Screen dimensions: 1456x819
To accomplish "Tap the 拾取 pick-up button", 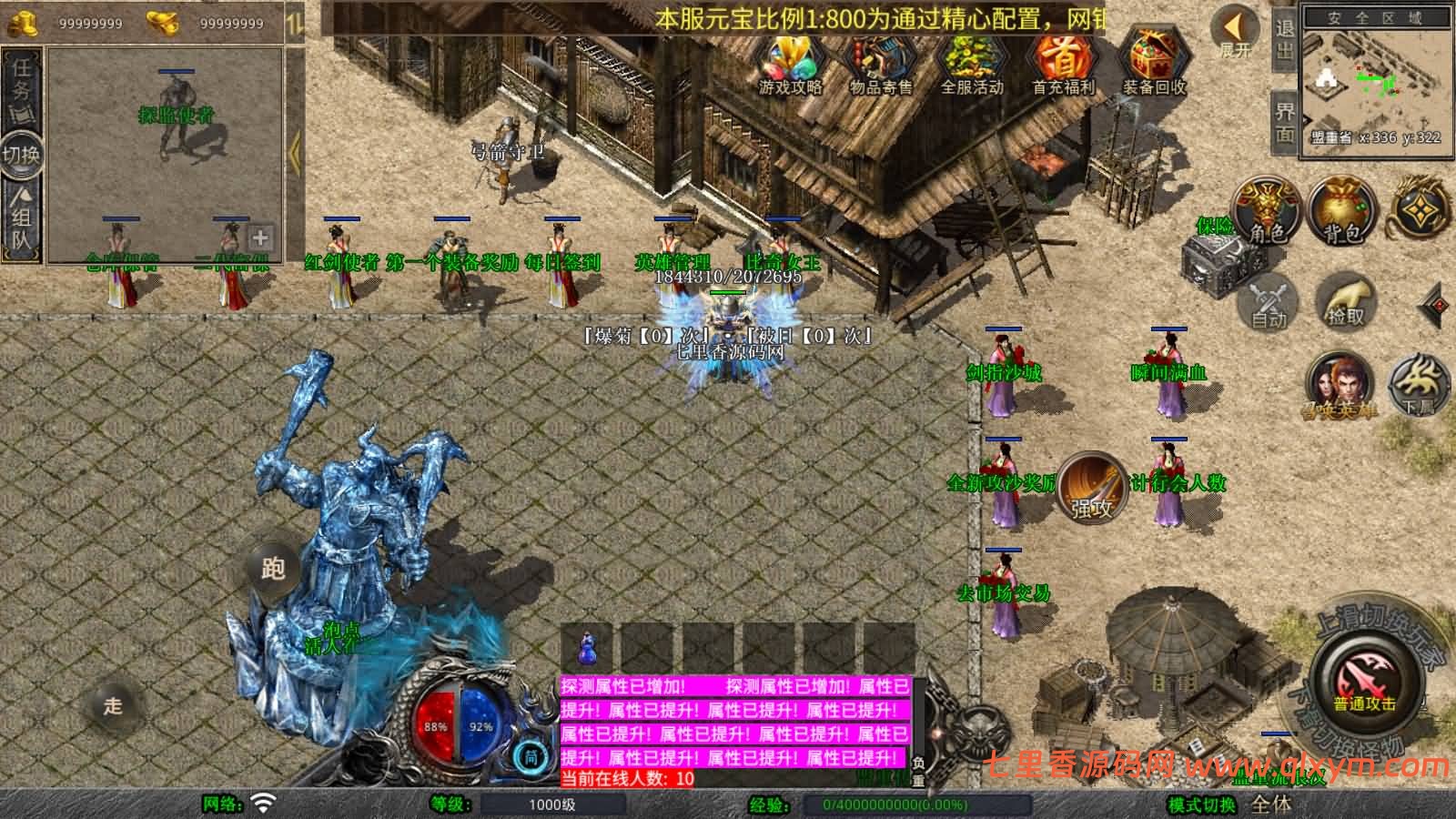I will (x=1344, y=302).
